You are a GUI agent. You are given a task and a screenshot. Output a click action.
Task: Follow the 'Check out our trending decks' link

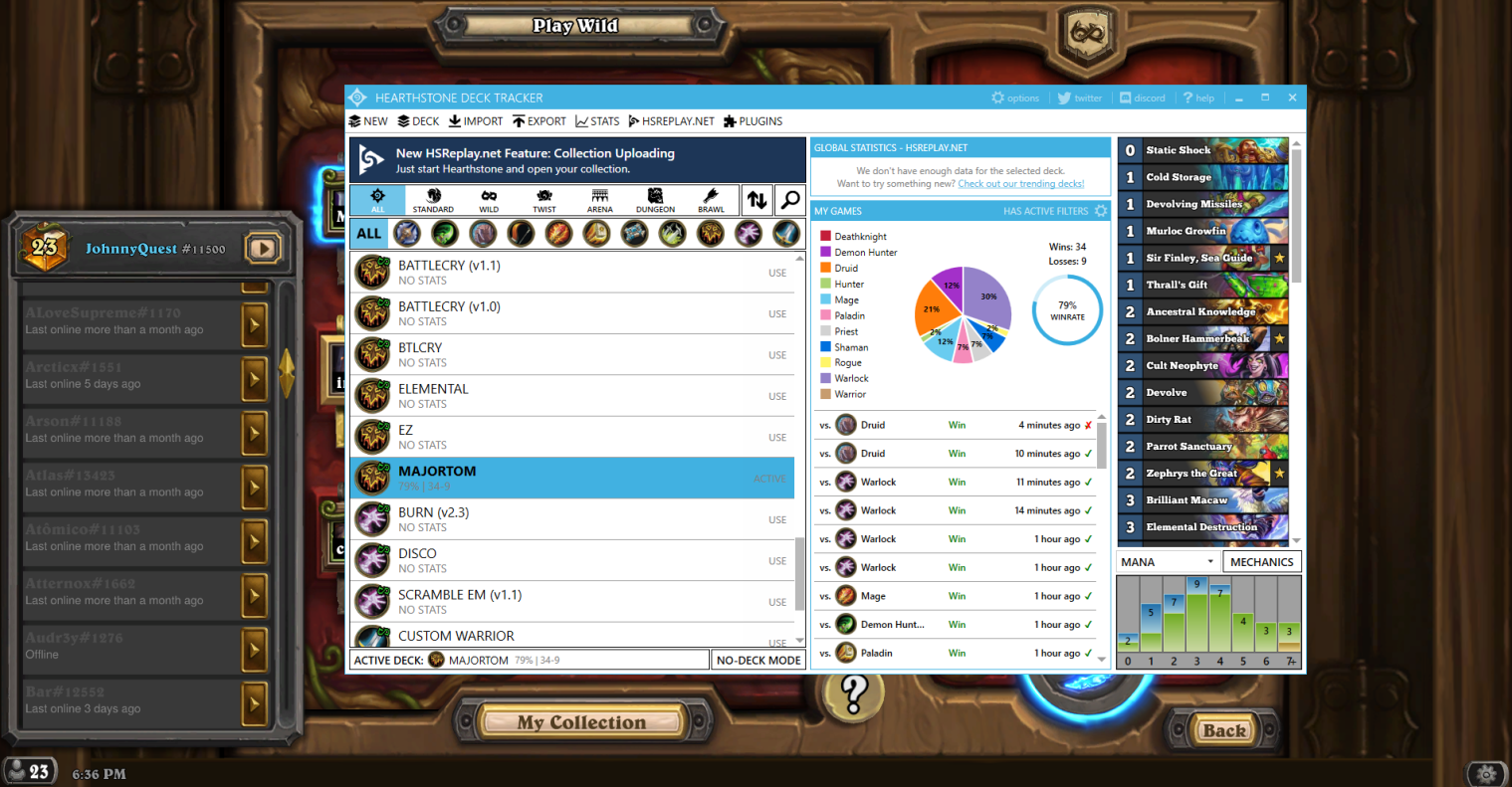1020,184
